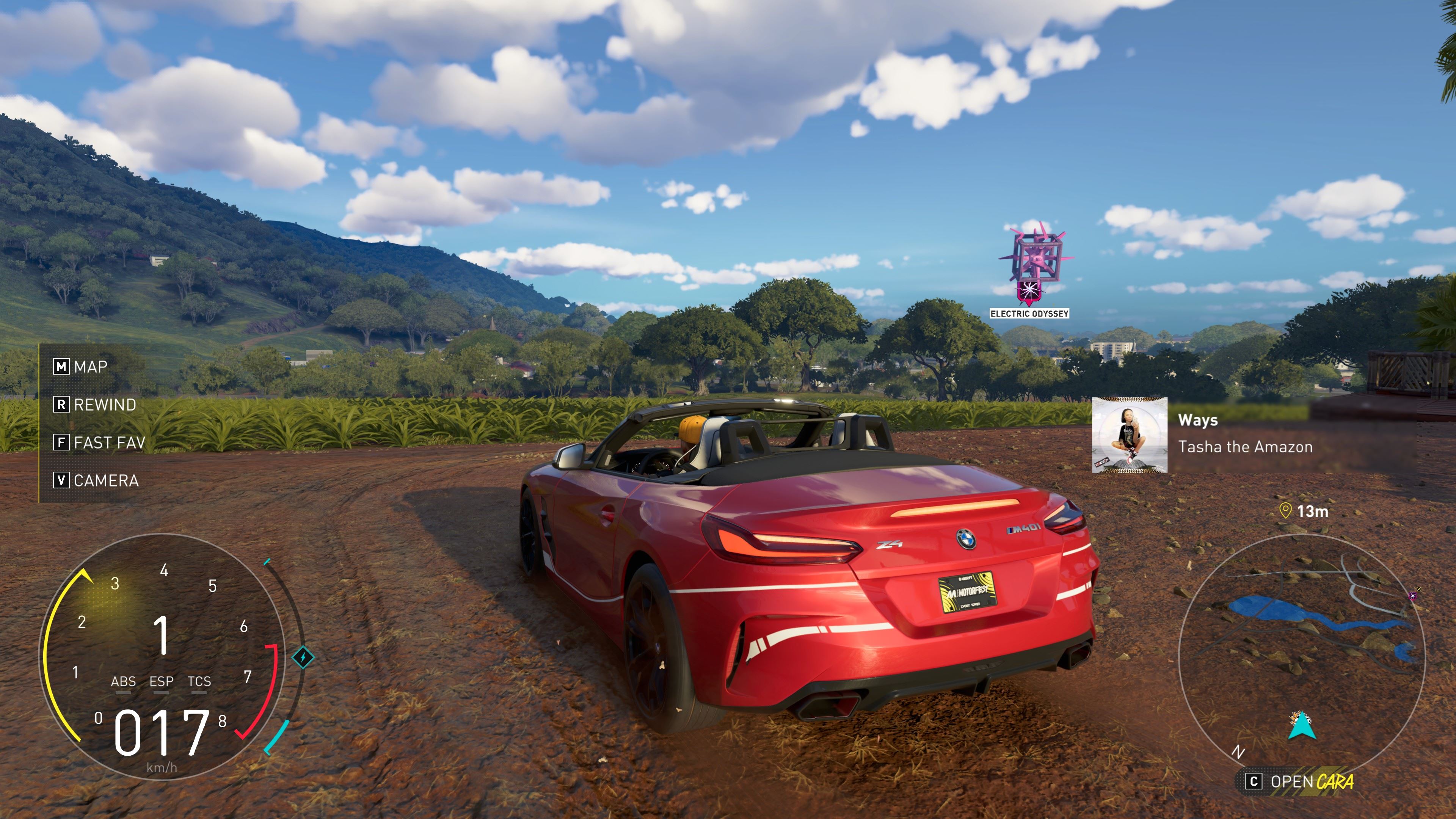Select the player arrow on the minimap
The height and width of the screenshot is (819, 1456).
pyautogui.click(x=1301, y=726)
